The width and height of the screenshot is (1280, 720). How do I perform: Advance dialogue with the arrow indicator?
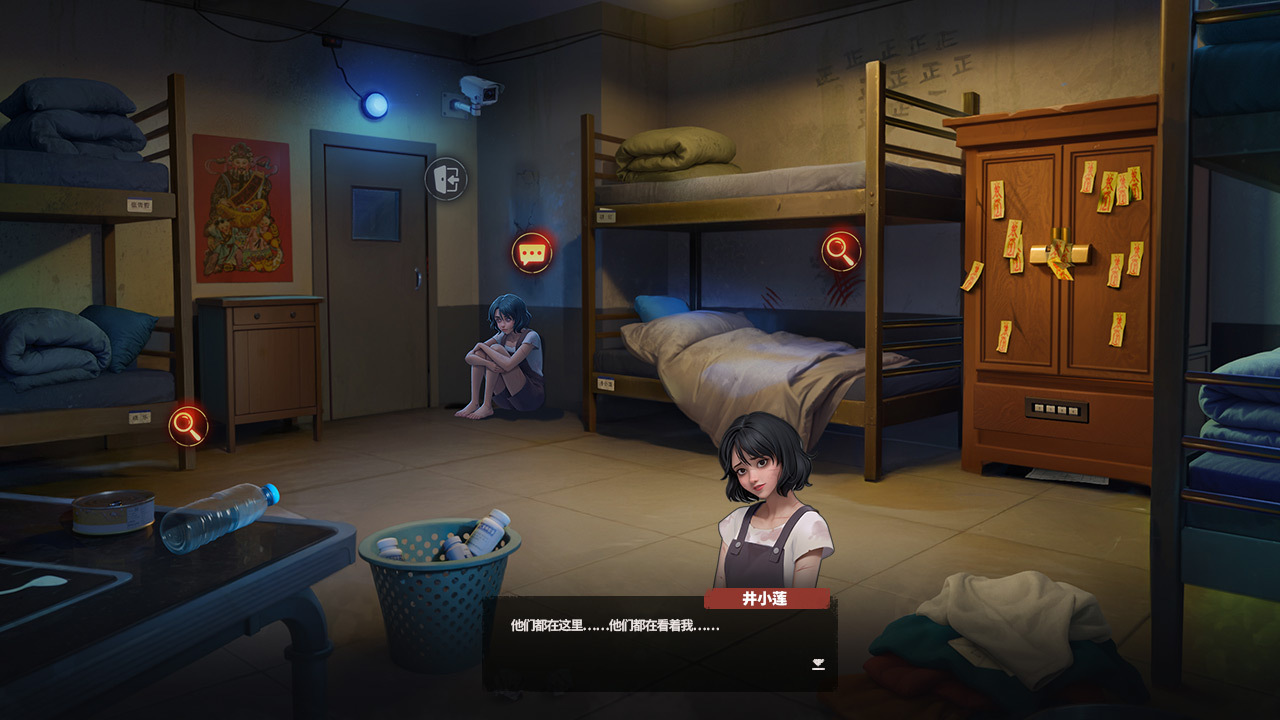818,664
